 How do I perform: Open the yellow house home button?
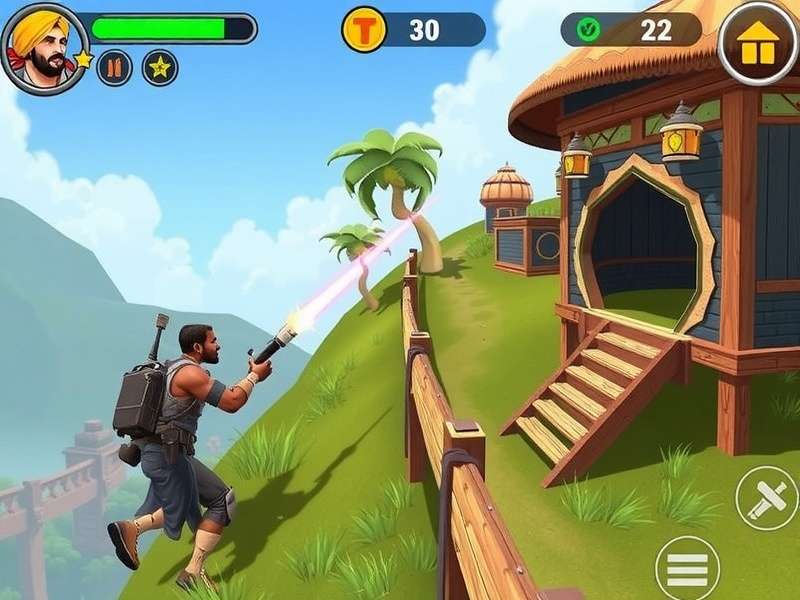(x=758, y=43)
